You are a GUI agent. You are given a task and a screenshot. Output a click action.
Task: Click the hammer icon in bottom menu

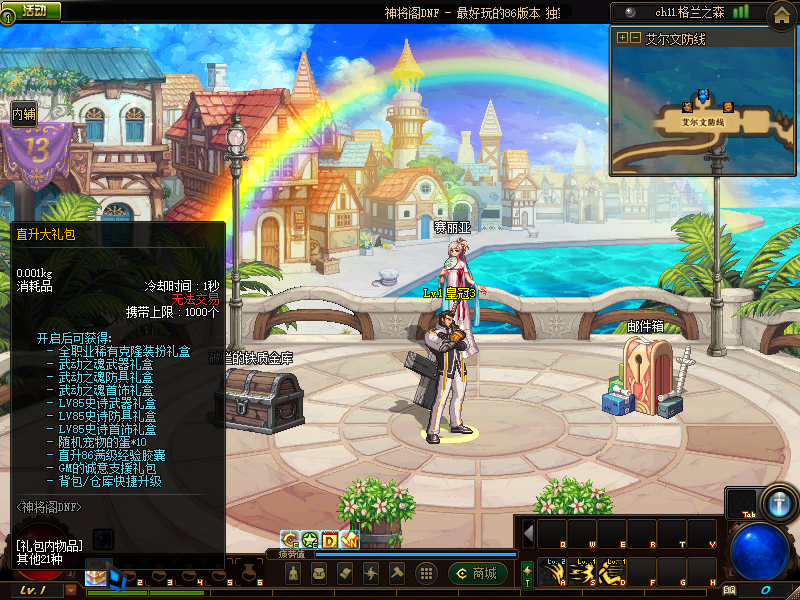(x=397, y=573)
